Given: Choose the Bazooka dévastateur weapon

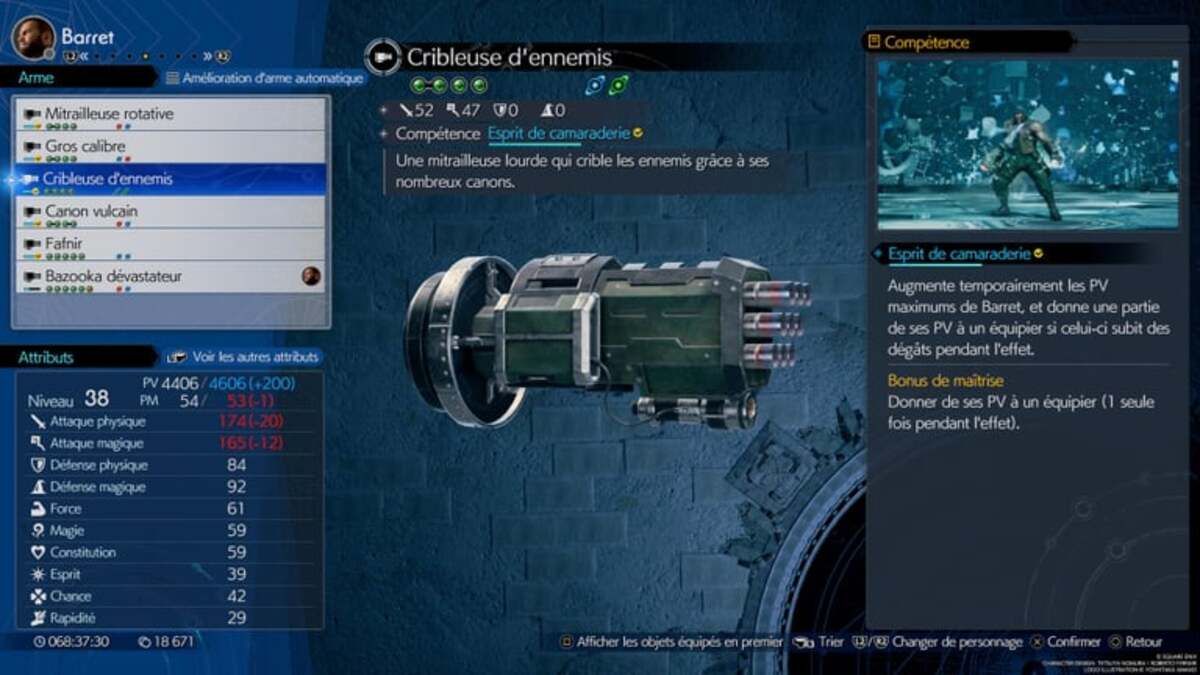Looking at the screenshot, I should coord(170,276).
